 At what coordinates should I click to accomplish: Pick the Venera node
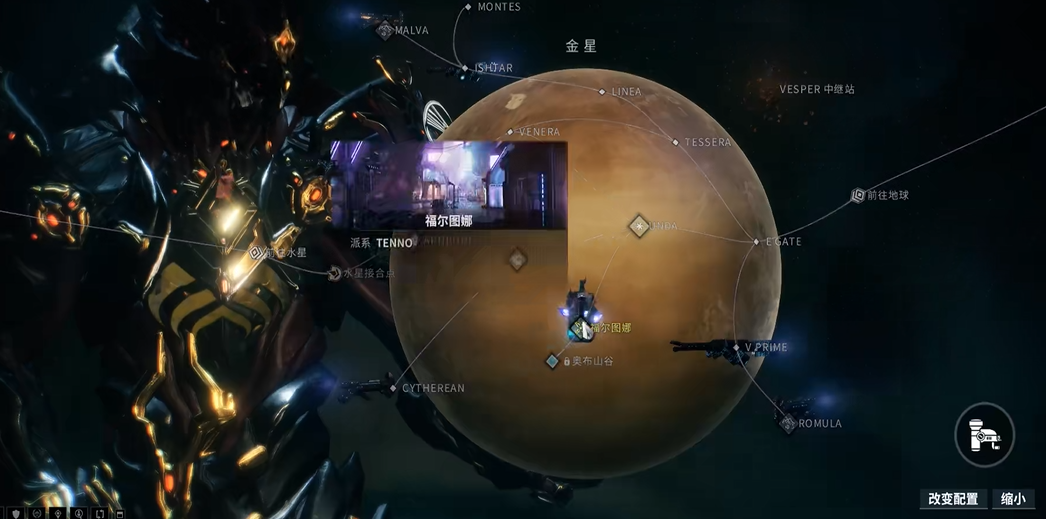pos(510,132)
